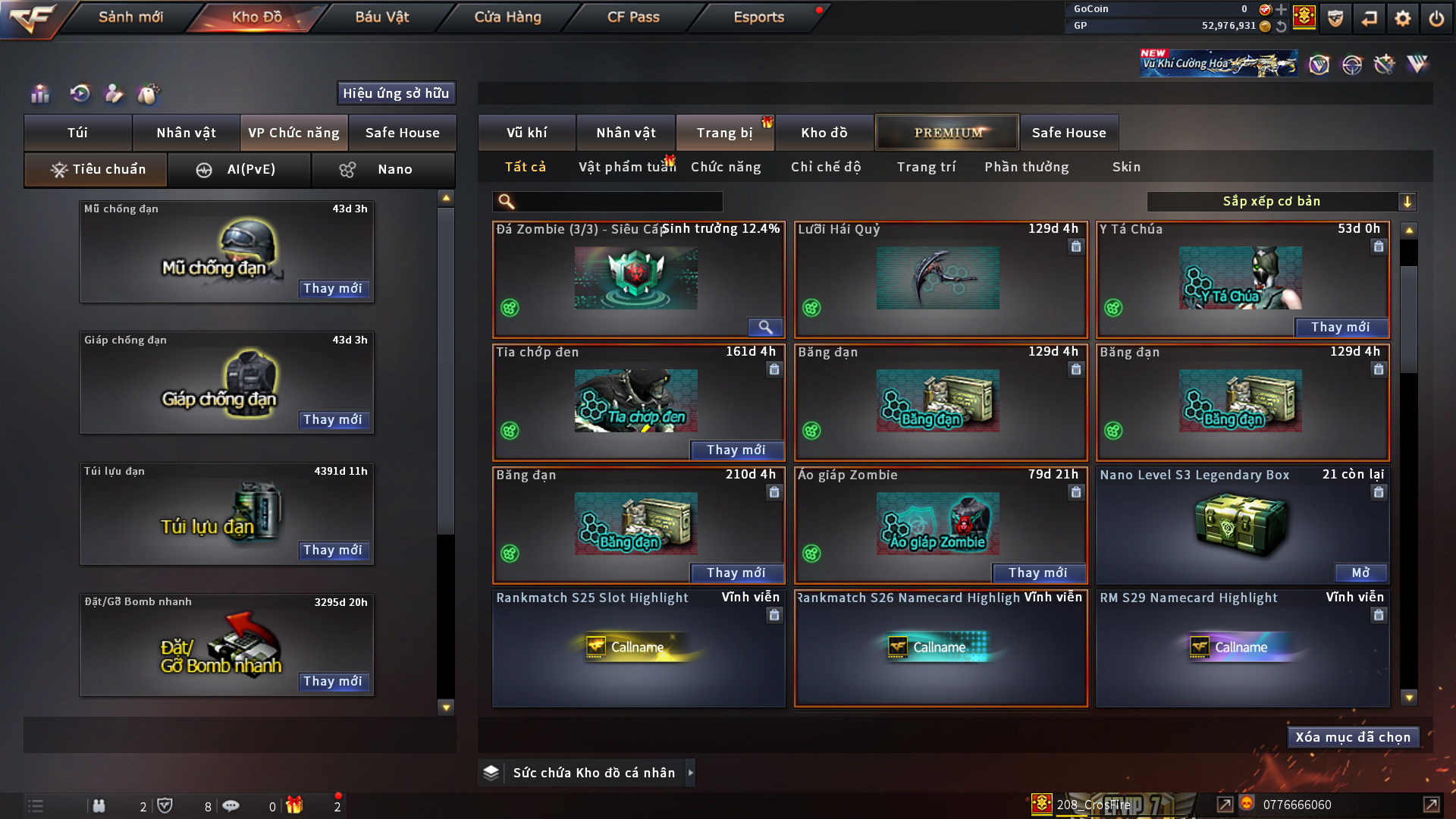Open the gear settings icon

tap(1403, 18)
